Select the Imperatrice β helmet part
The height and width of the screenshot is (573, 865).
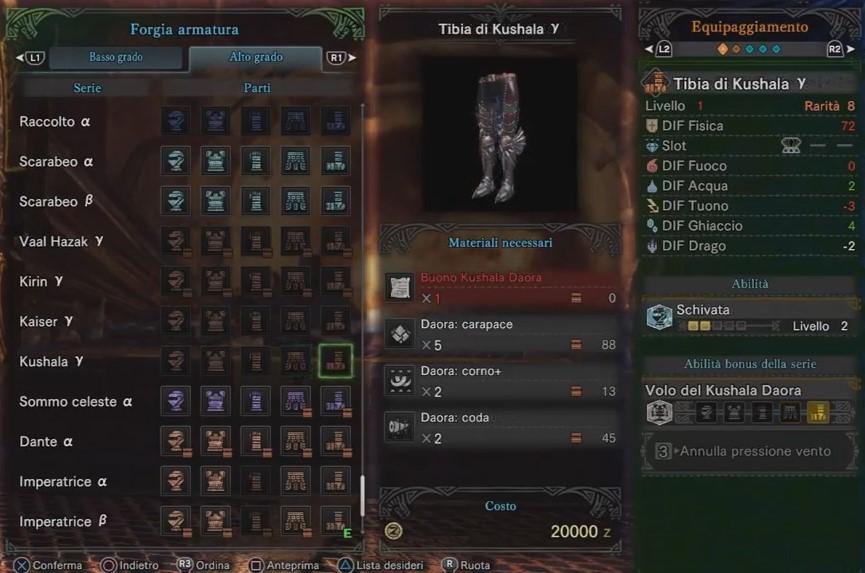click(x=176, y=521)
